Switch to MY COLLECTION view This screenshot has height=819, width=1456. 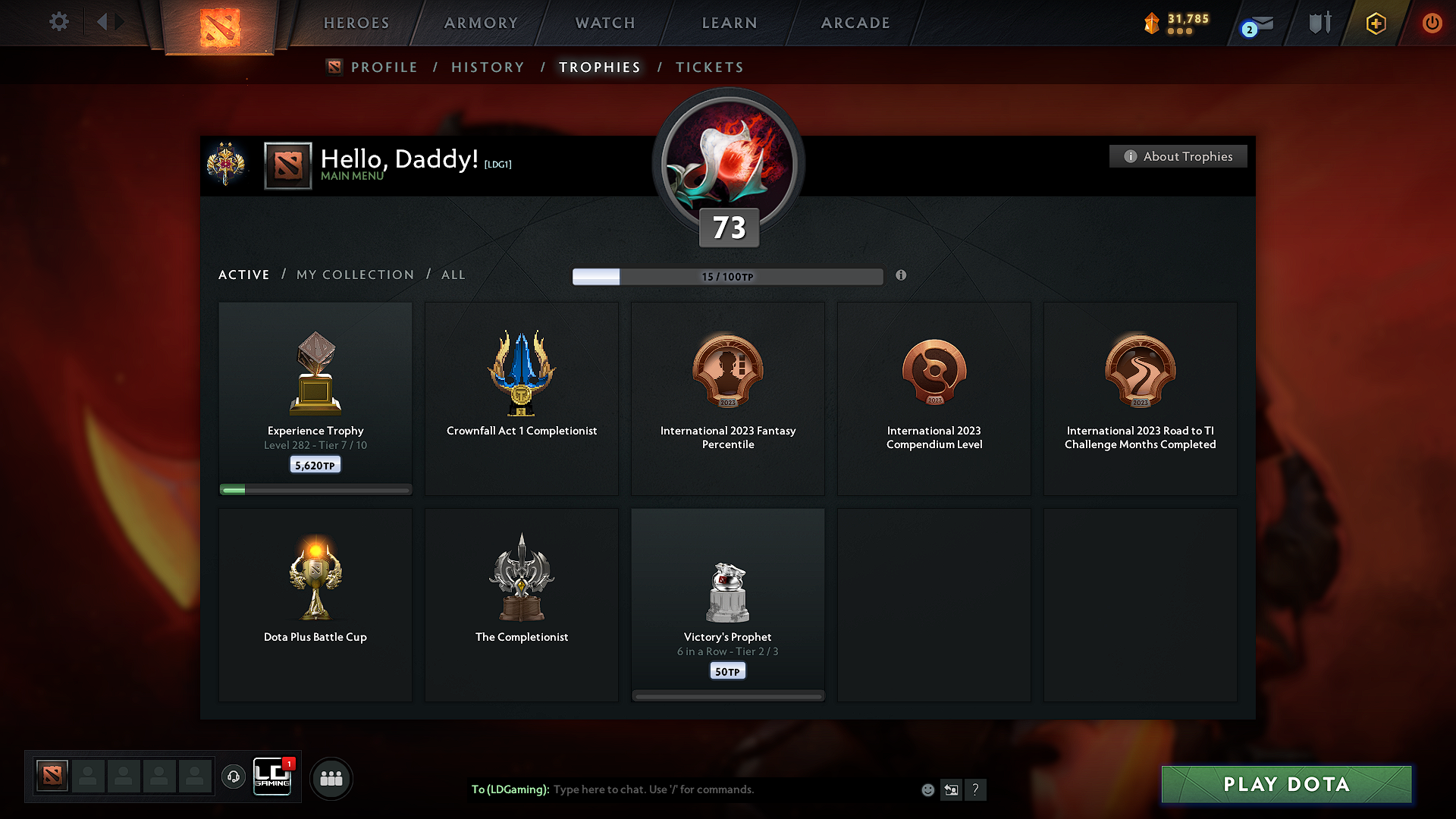click(x=354, y=275)
